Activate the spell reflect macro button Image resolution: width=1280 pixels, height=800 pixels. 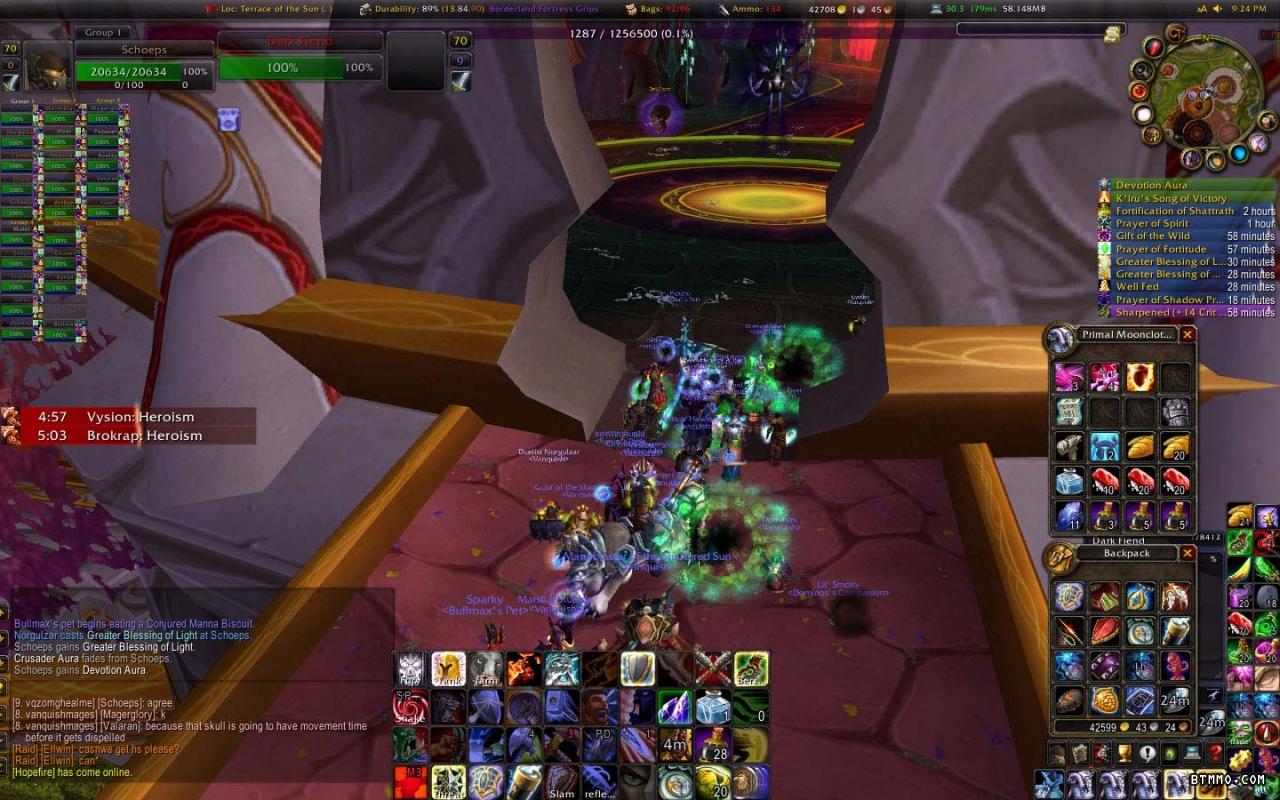point(598,782)
